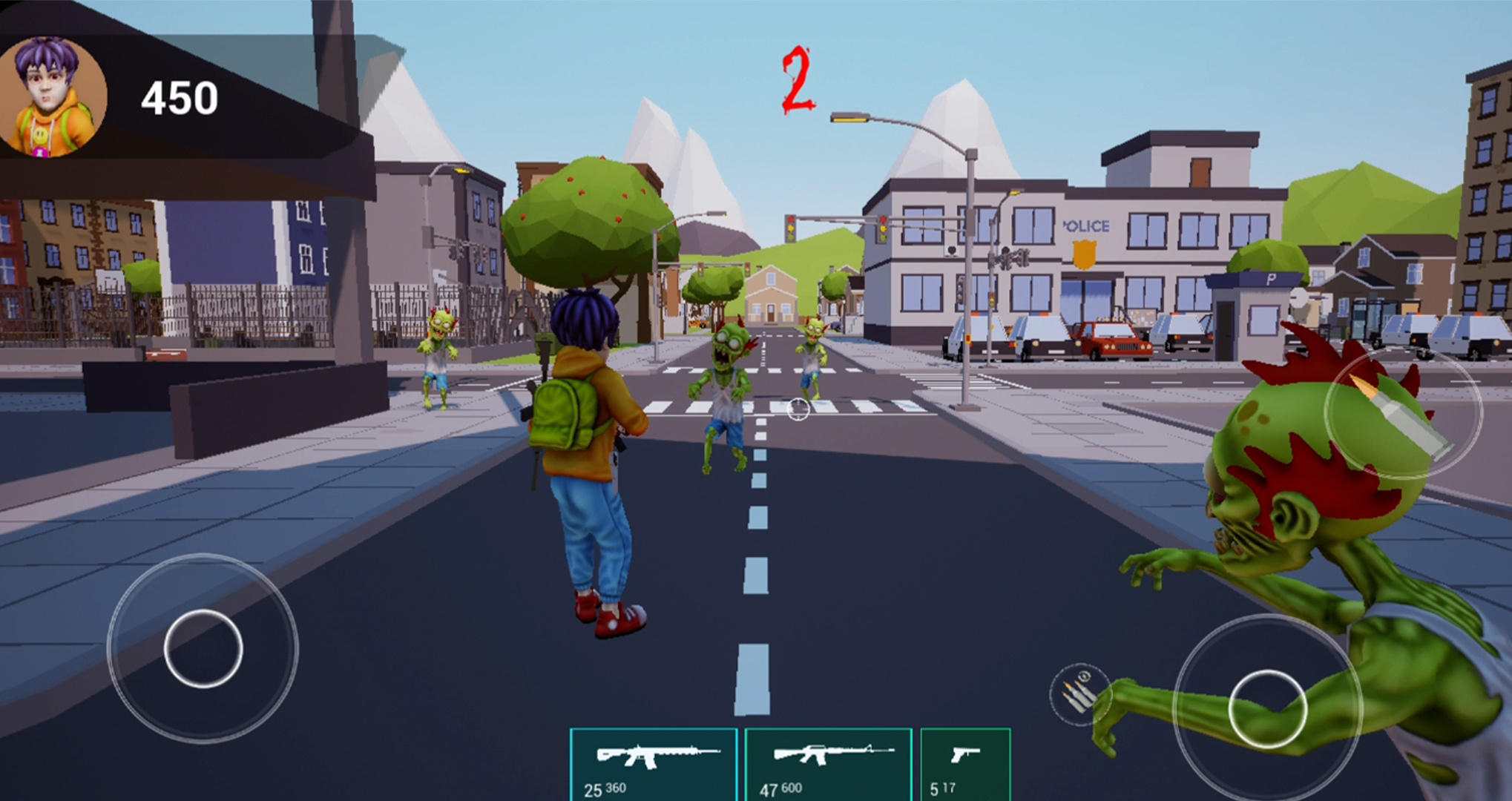The image size is (1512, 801).
Task: Tap the red number 2 wave counter
Action: tap(796, 76)
